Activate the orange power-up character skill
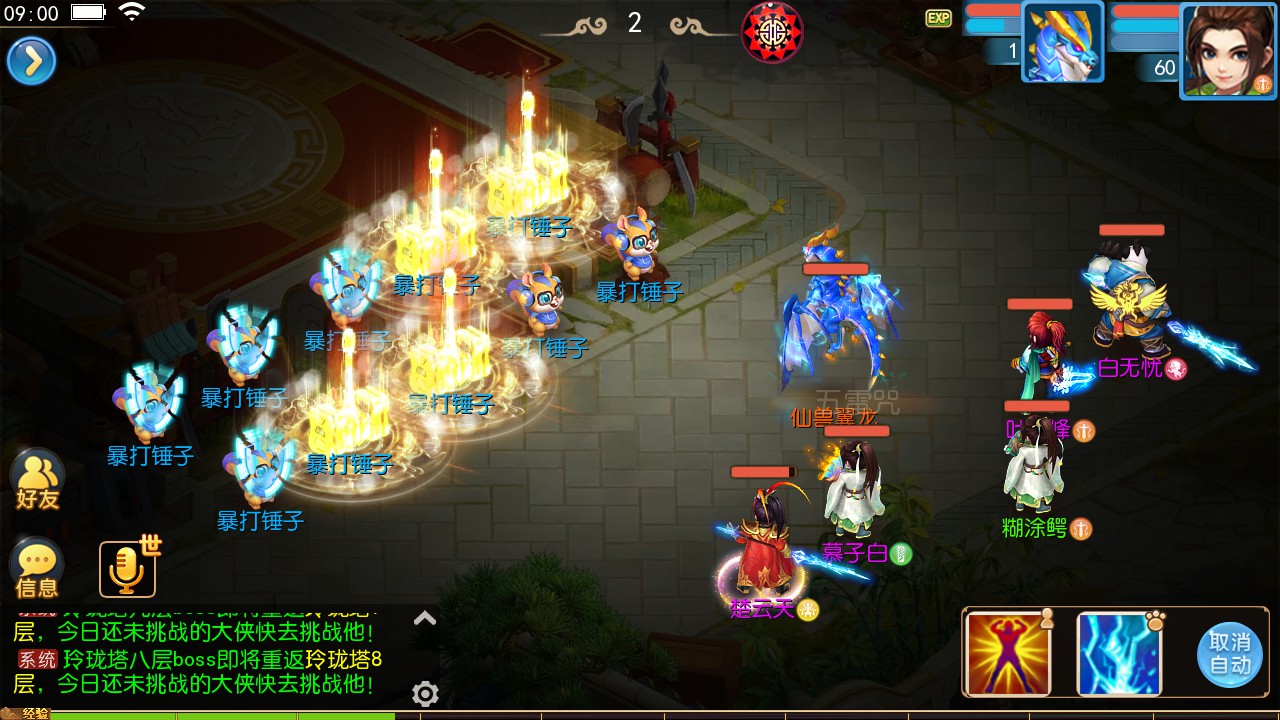The image size is (1280, 720). tap(1008, 653)
